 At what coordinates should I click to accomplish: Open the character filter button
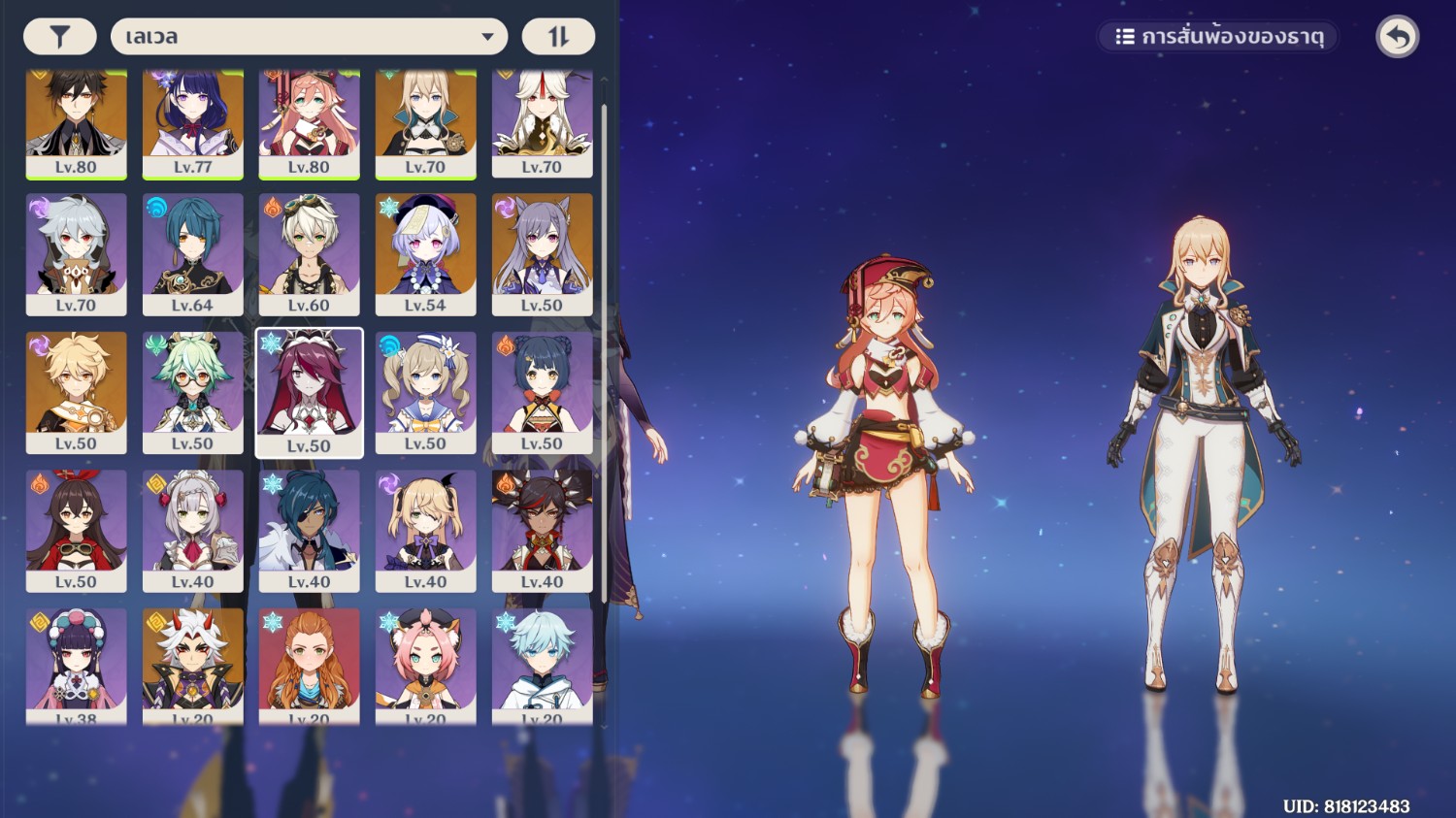pos(60,37)
